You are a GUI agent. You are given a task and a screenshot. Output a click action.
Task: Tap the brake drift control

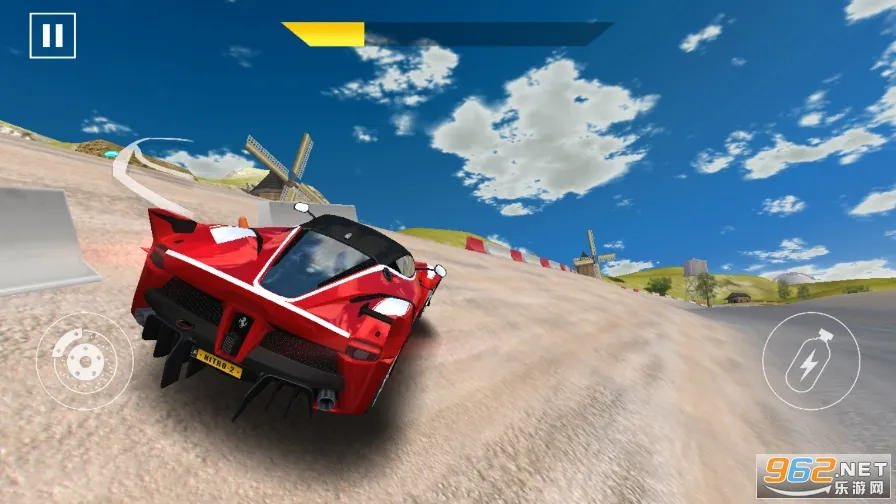[84, 361]
